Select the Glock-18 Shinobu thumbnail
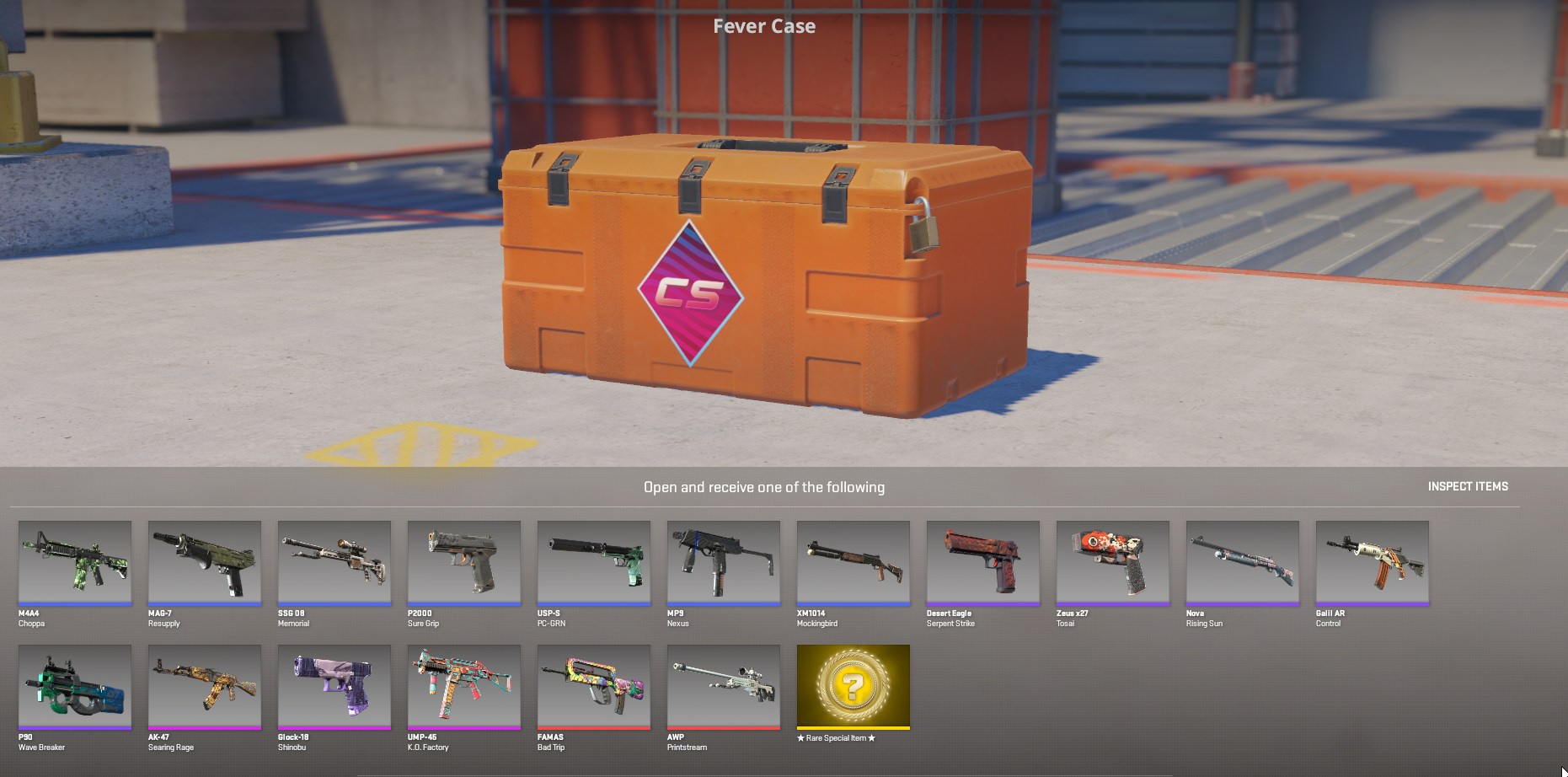This screenshot has width=1568, height=777. (334, 686)
